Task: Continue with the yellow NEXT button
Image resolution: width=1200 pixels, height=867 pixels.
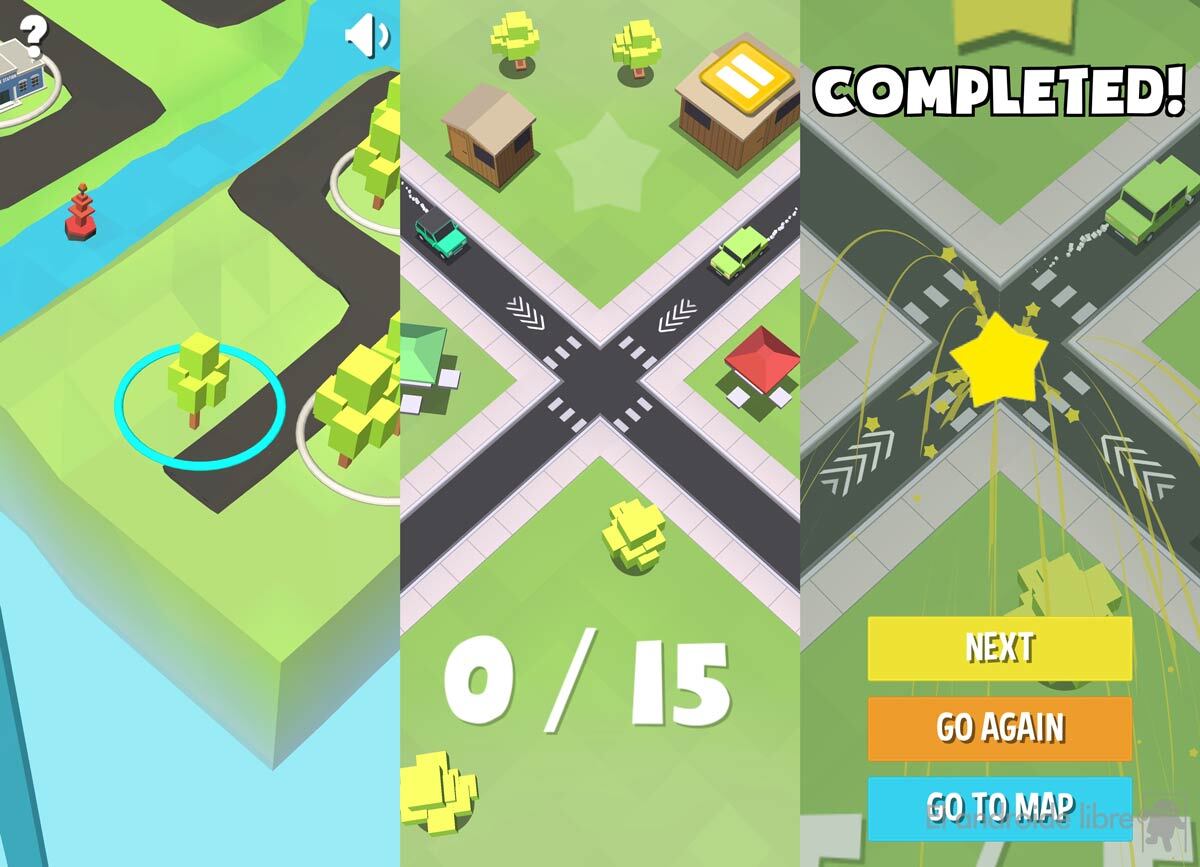Action: click(x=999, y=648)
